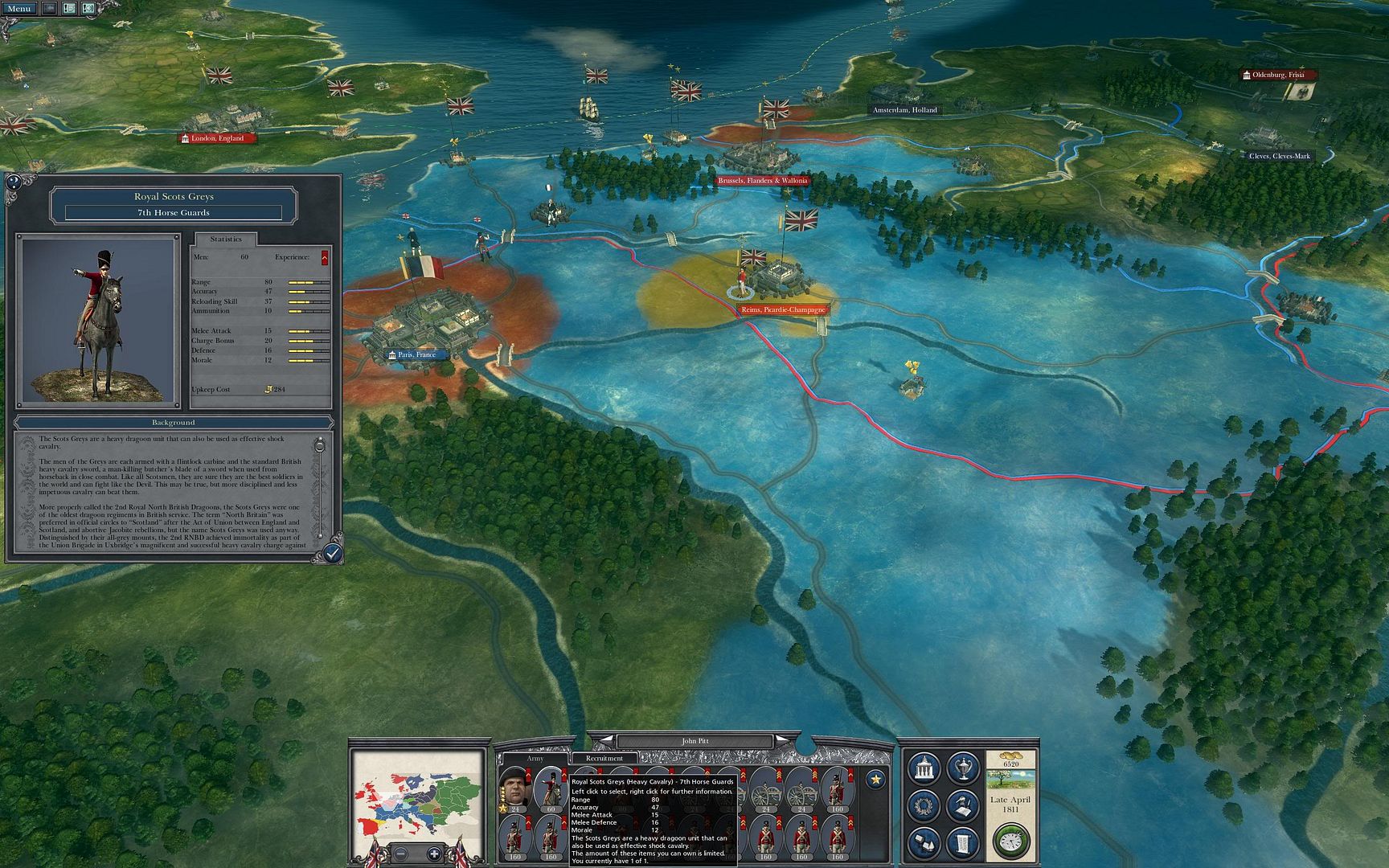
Task: Click the campaign minimap of Europe
Action: [x=417, y=796]
